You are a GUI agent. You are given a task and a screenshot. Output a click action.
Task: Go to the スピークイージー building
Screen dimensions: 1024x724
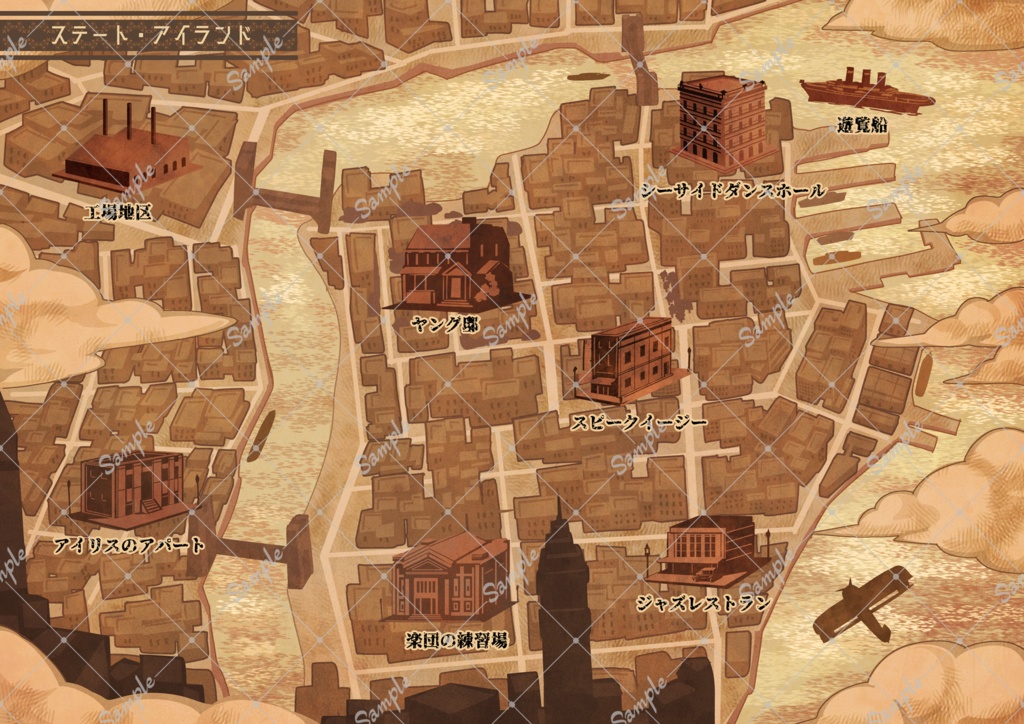(631, 361)
